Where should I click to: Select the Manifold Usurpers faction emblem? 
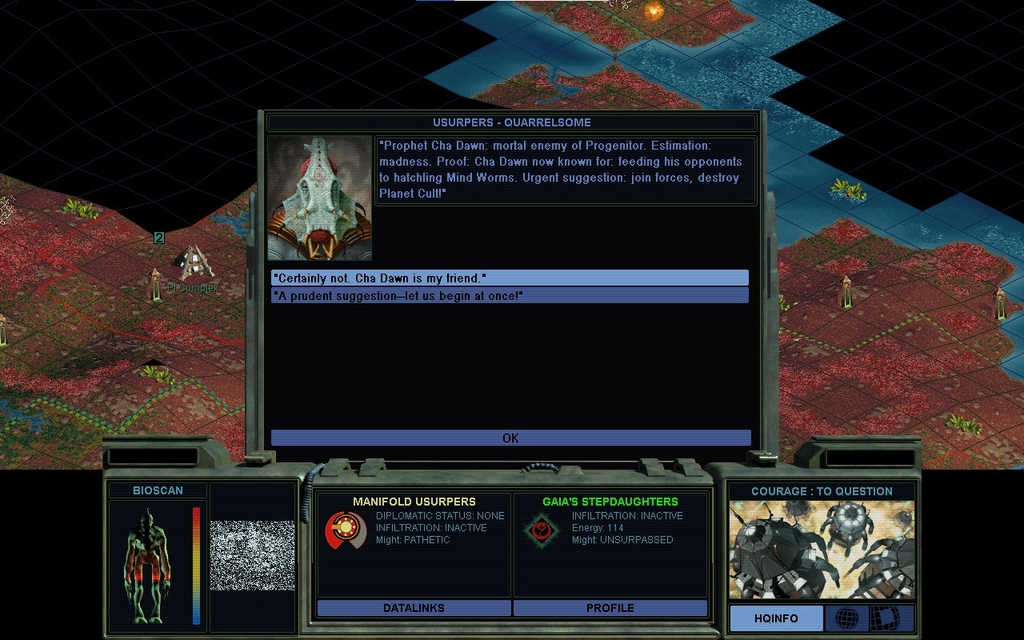click(x=345, y=530)
